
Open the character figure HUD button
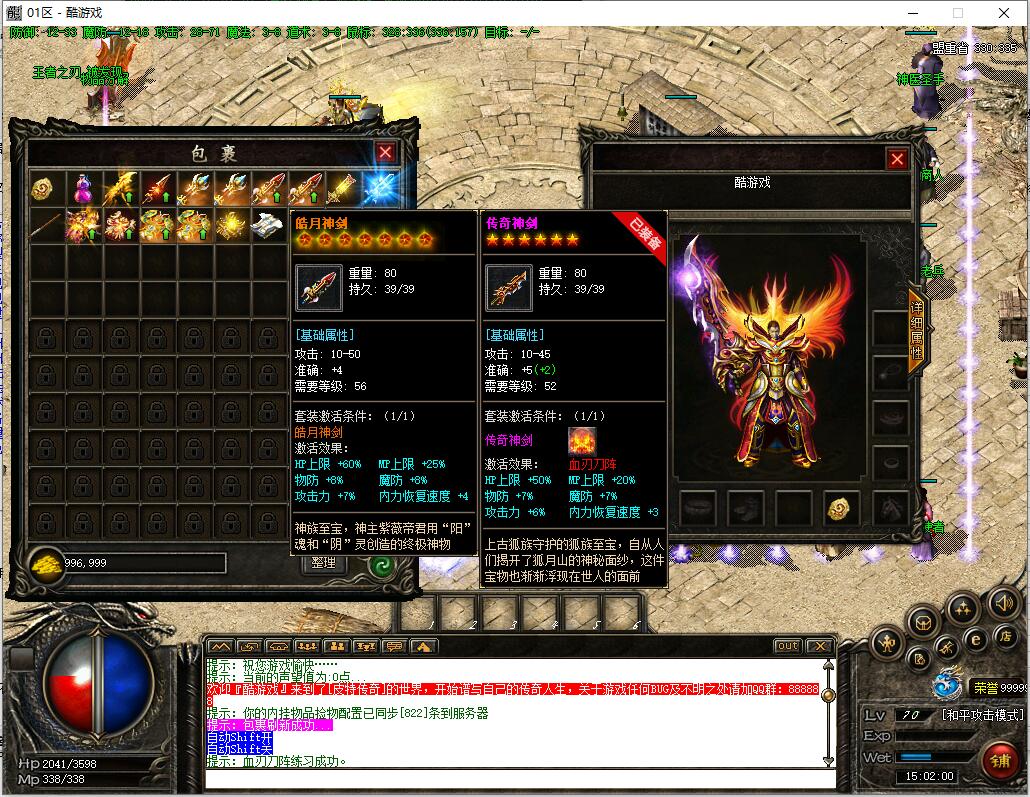click(x=887, y=643)
